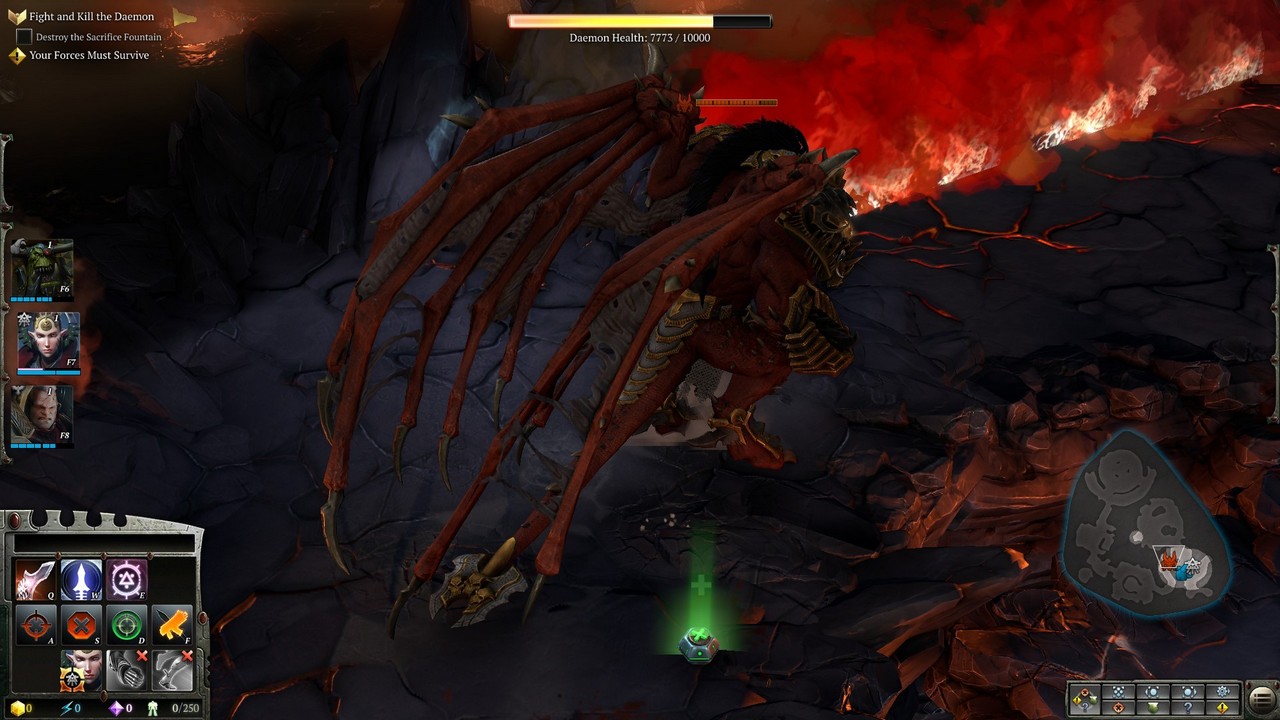This screenshot has height=720, width=1280.
Task: Send the green shield defend ping
Action: (1153, 708)
